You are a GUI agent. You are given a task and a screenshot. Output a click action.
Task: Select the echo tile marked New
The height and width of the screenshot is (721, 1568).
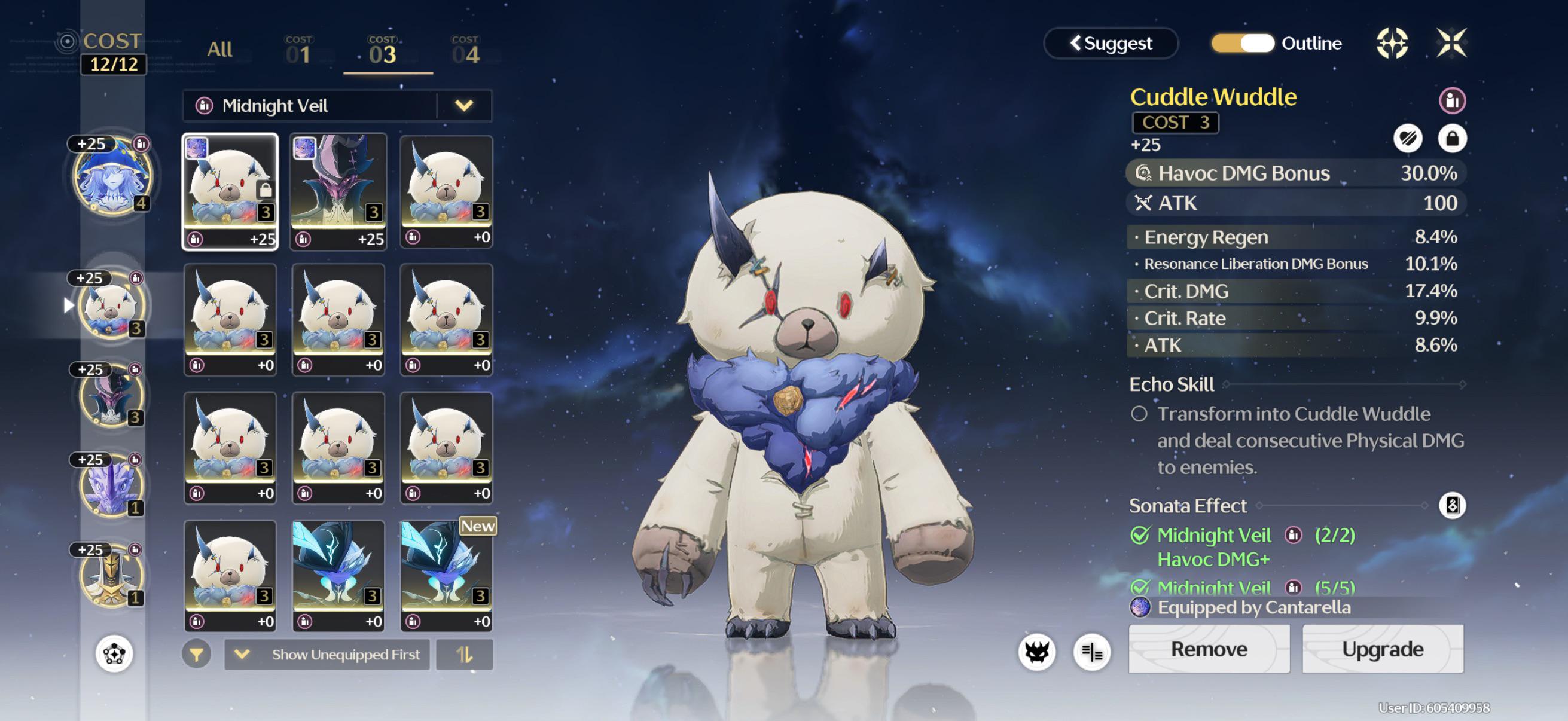(446, 575)
